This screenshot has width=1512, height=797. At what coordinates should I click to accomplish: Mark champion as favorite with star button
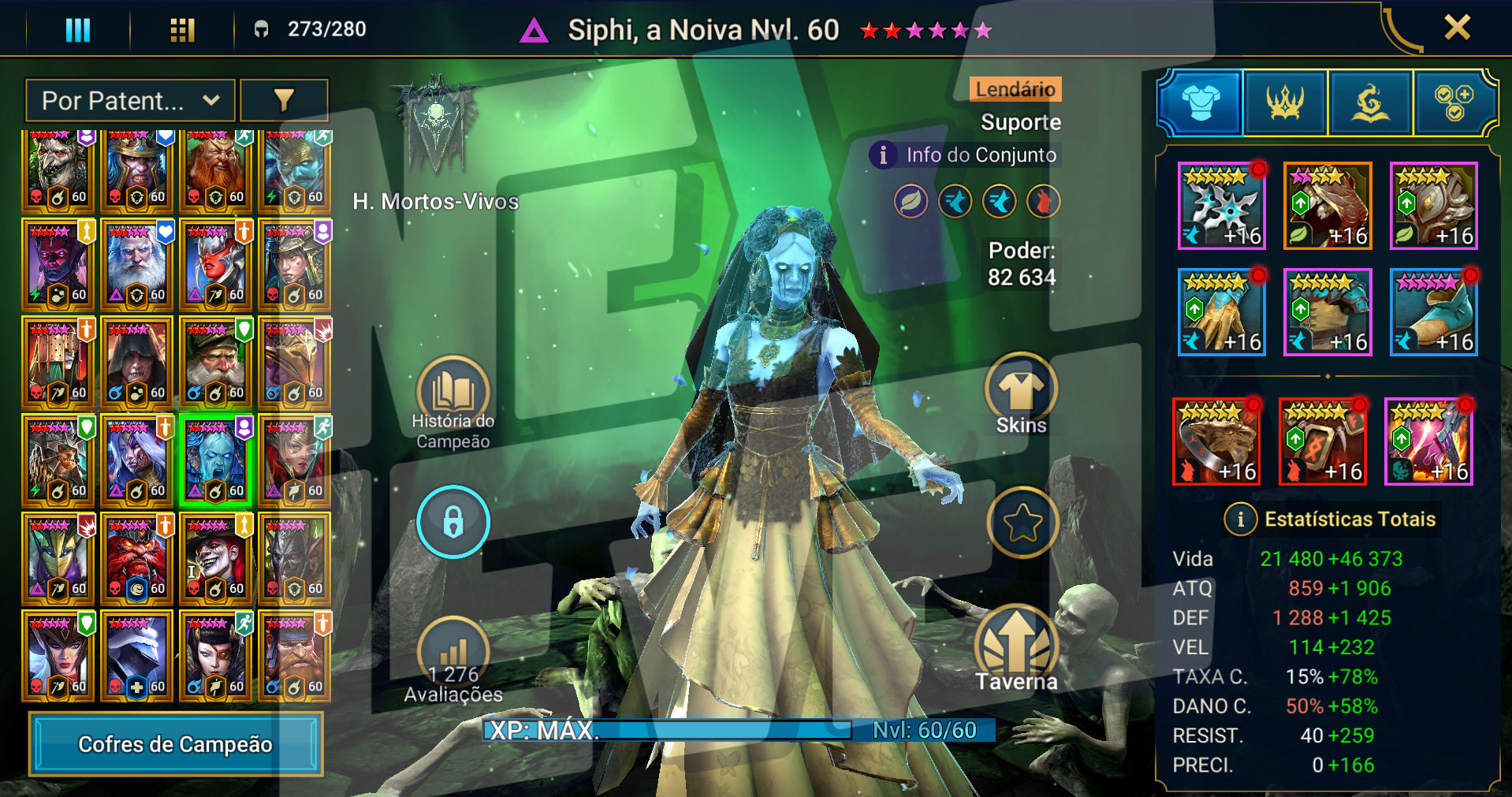1022,523
